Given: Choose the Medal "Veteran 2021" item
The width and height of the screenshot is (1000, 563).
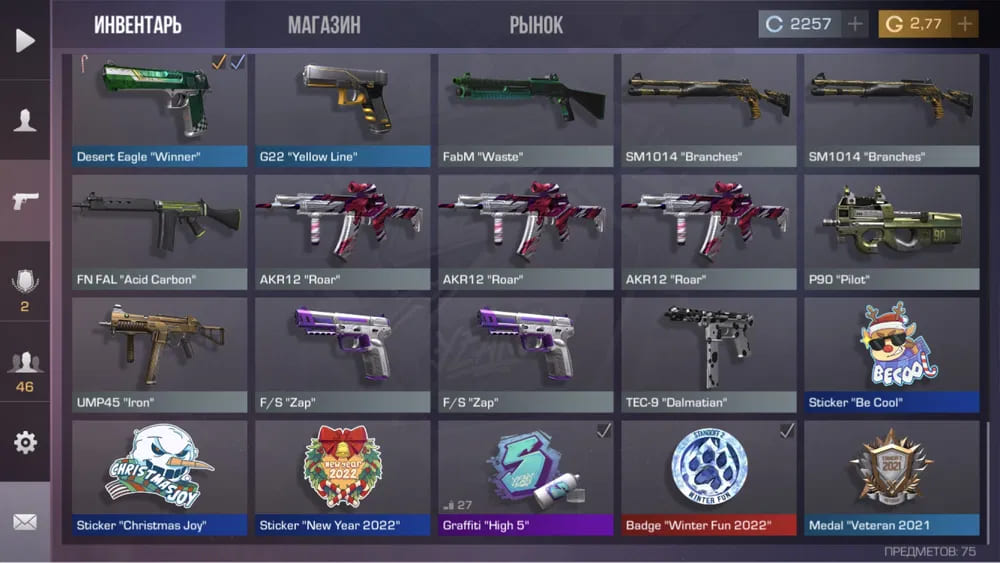Looking at the screenshot, I should point(892,477).
